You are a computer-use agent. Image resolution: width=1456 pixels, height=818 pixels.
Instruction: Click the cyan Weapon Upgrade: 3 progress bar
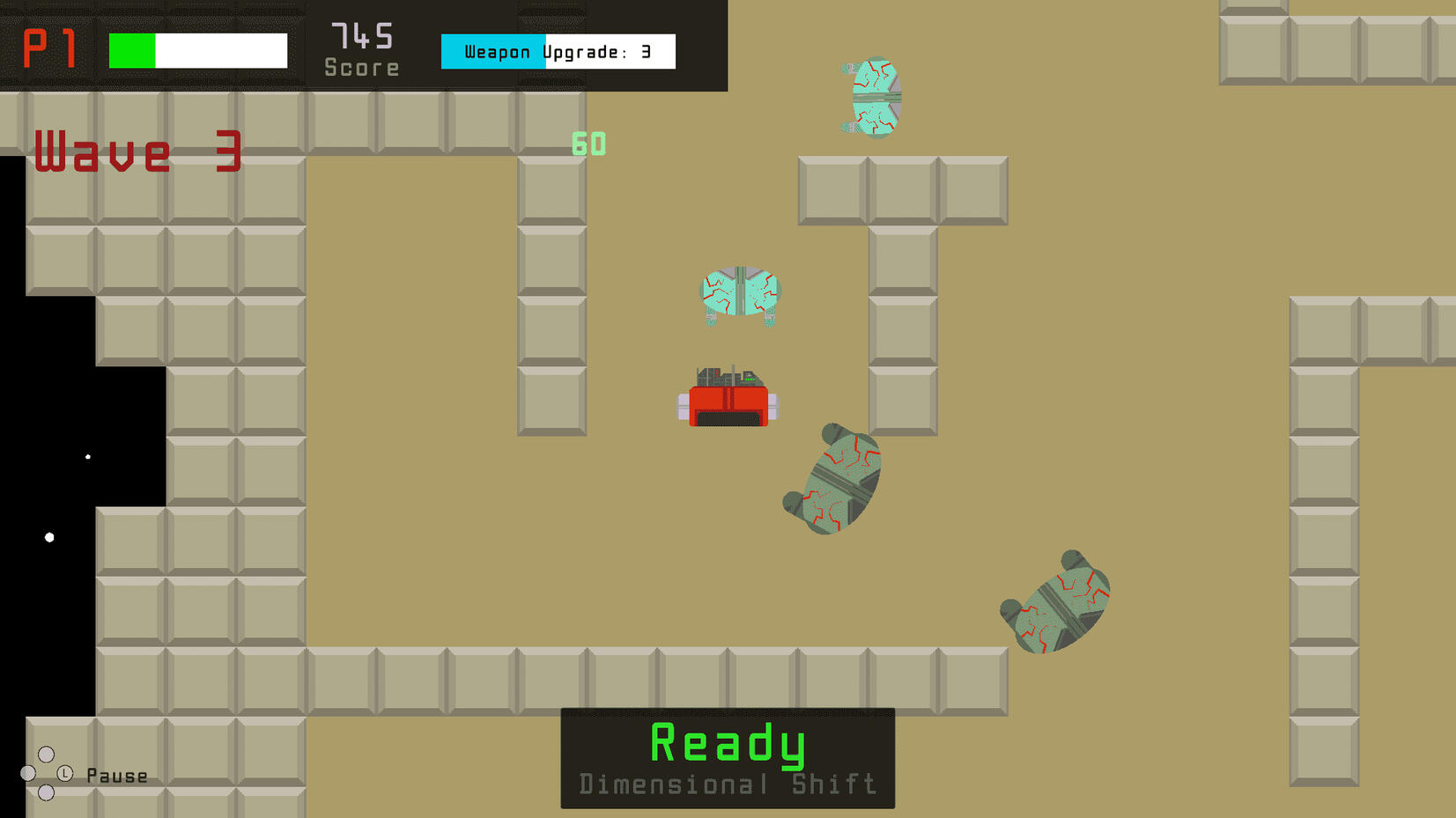tap(493, 51)
